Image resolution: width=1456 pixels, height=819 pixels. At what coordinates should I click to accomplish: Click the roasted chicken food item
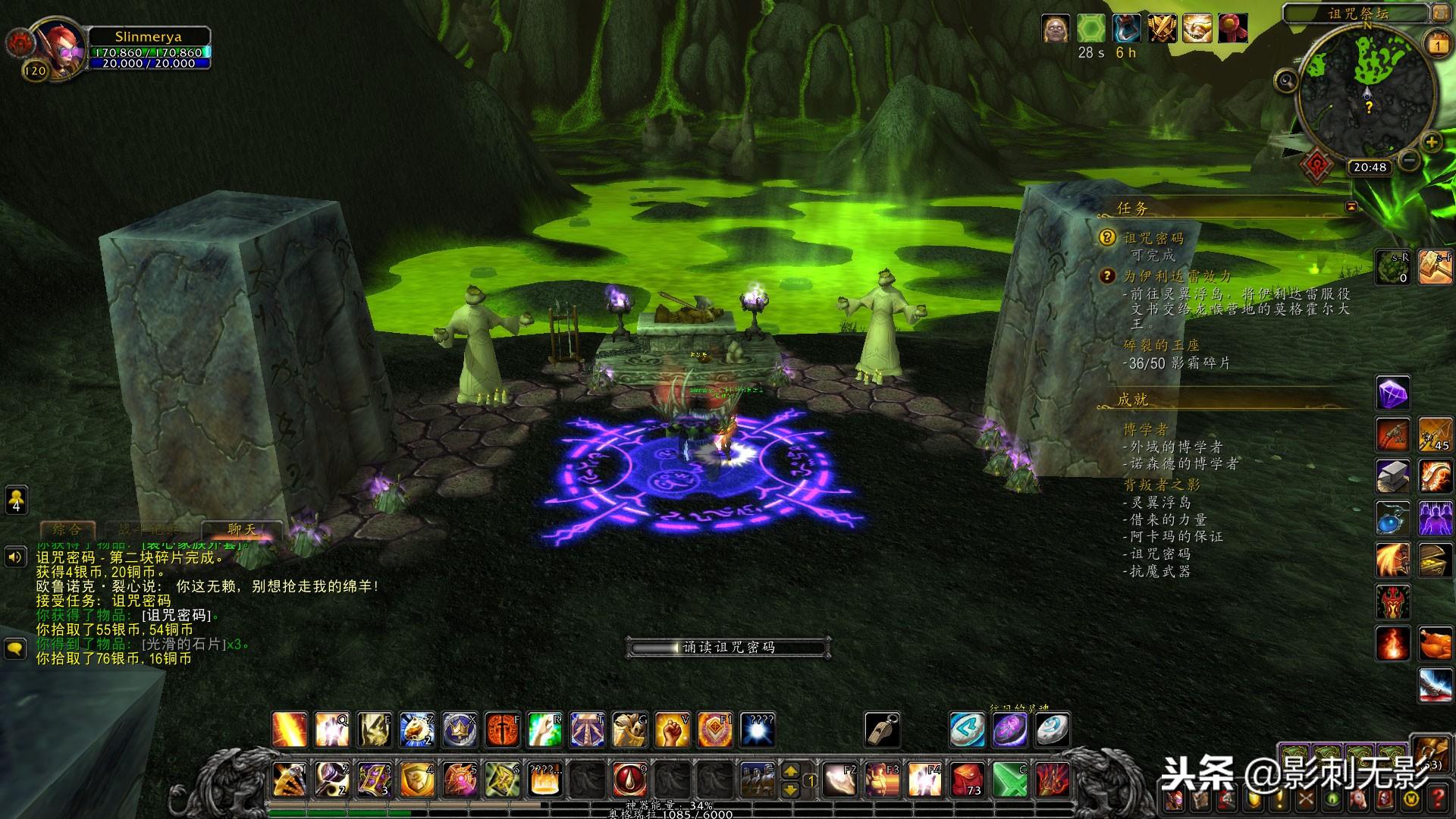1436,645
